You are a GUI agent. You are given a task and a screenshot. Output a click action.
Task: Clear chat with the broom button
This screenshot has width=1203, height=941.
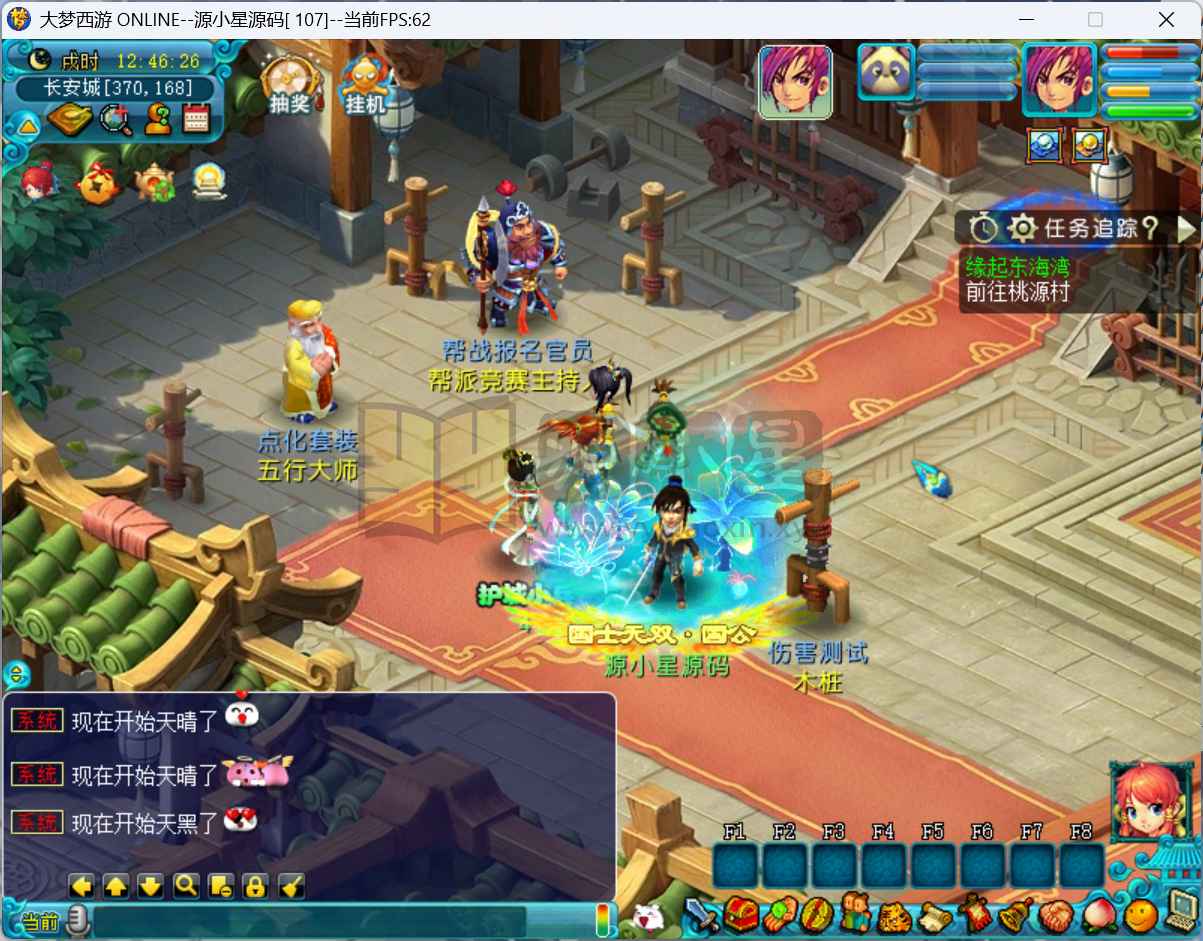pos(291,885)
